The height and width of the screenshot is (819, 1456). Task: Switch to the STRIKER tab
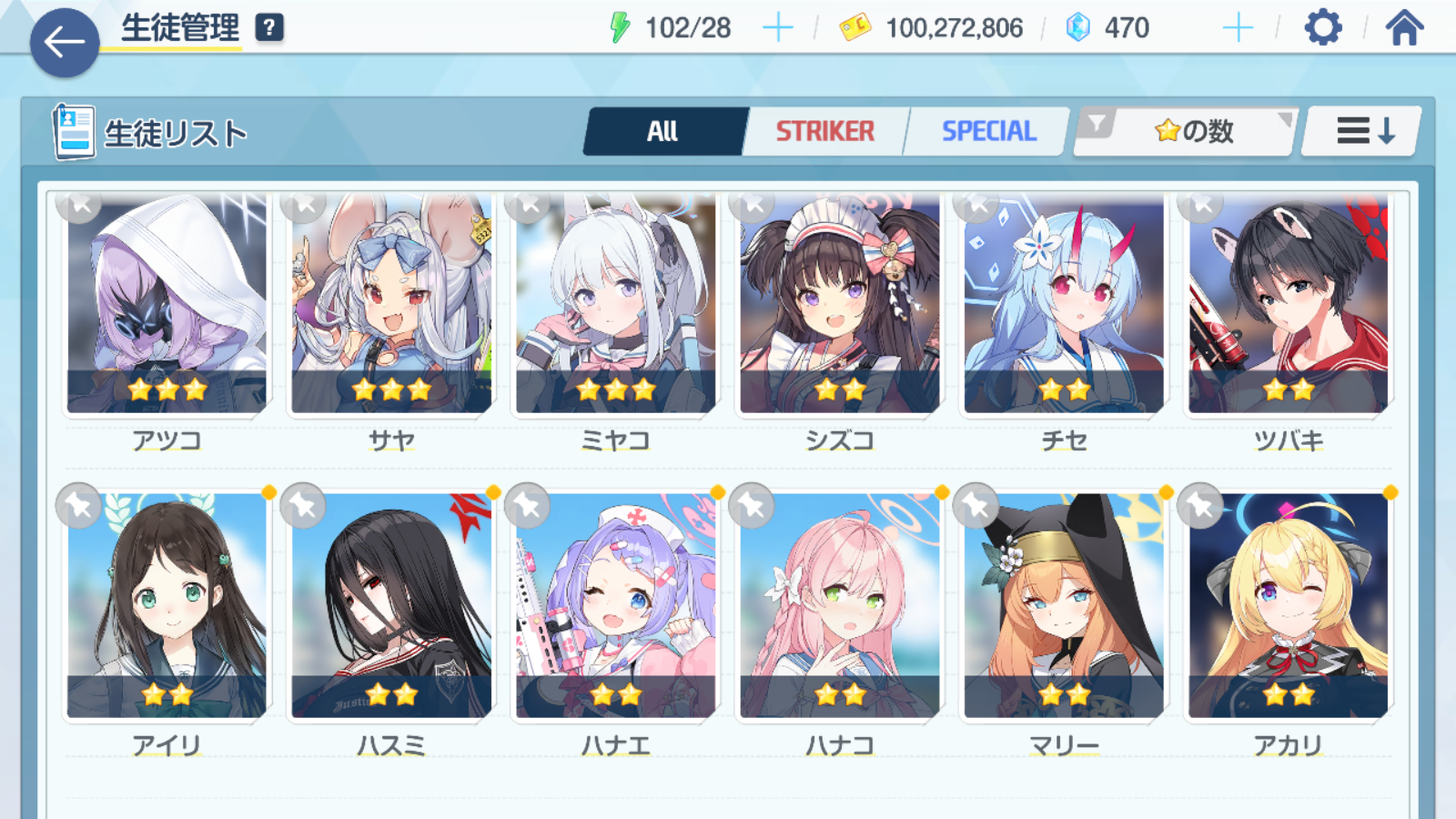[x=824, y=132]
